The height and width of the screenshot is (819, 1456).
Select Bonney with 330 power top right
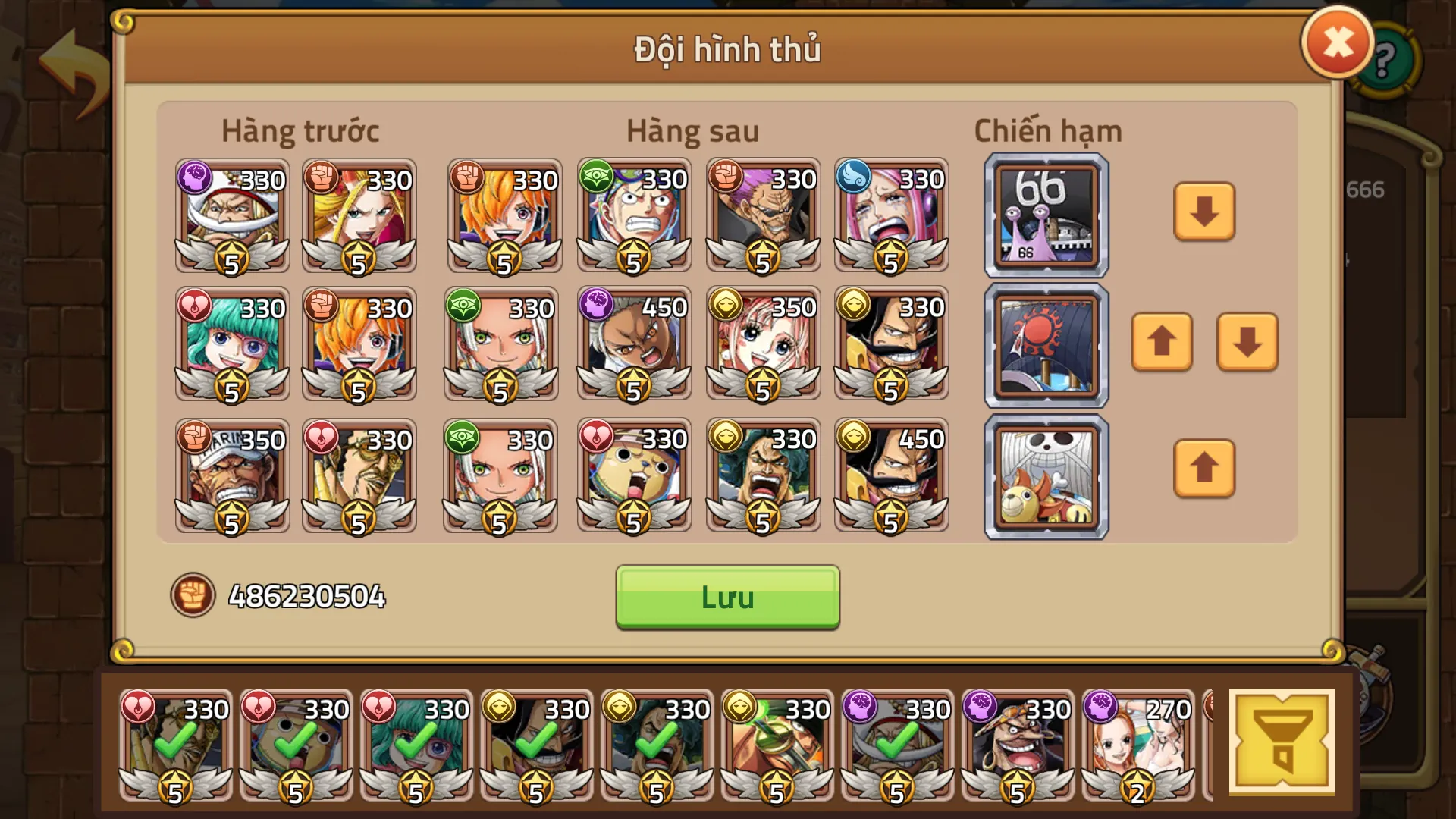pos(892,215)
